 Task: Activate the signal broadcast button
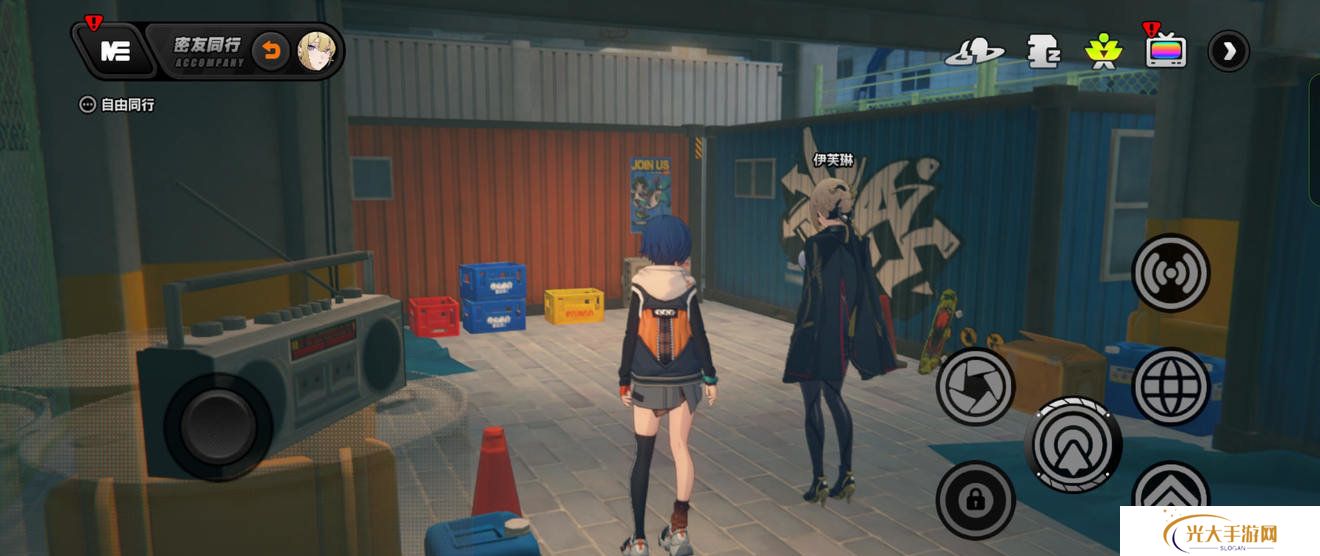pyautogui.click(x=1171, y=272)
